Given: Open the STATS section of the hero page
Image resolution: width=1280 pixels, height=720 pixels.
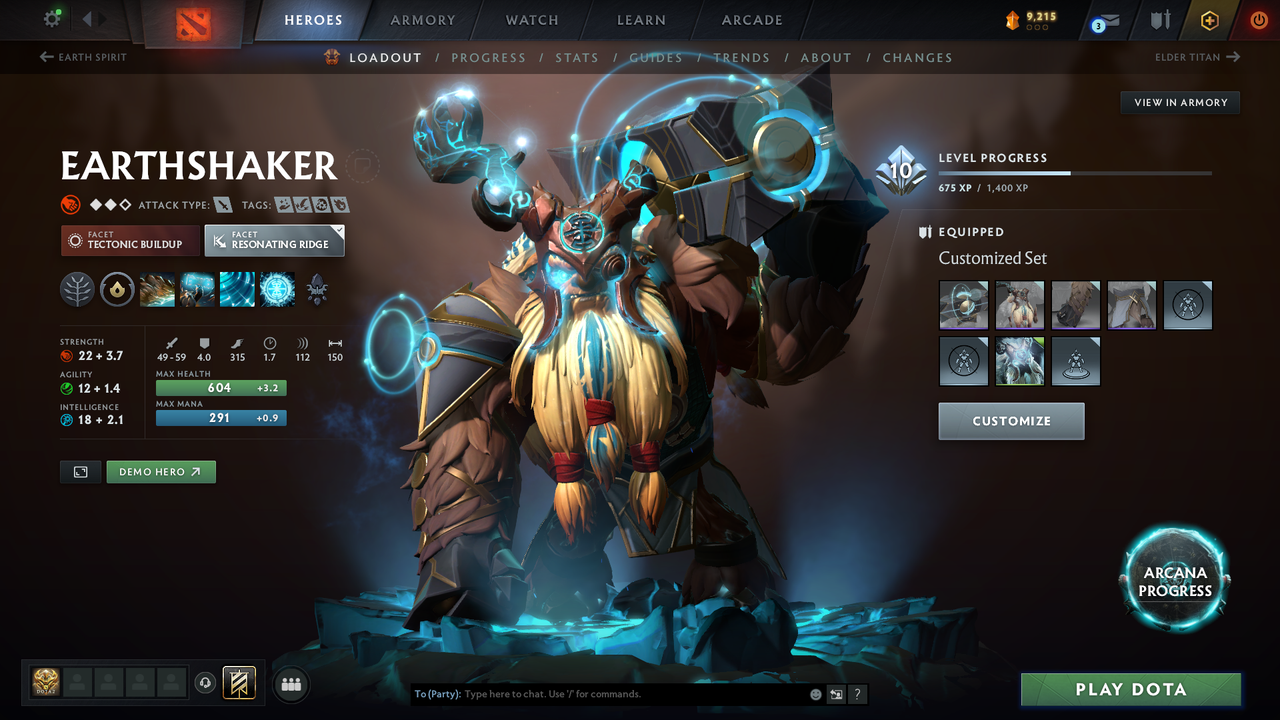Looking at the screenshot, I should (577, 57).
